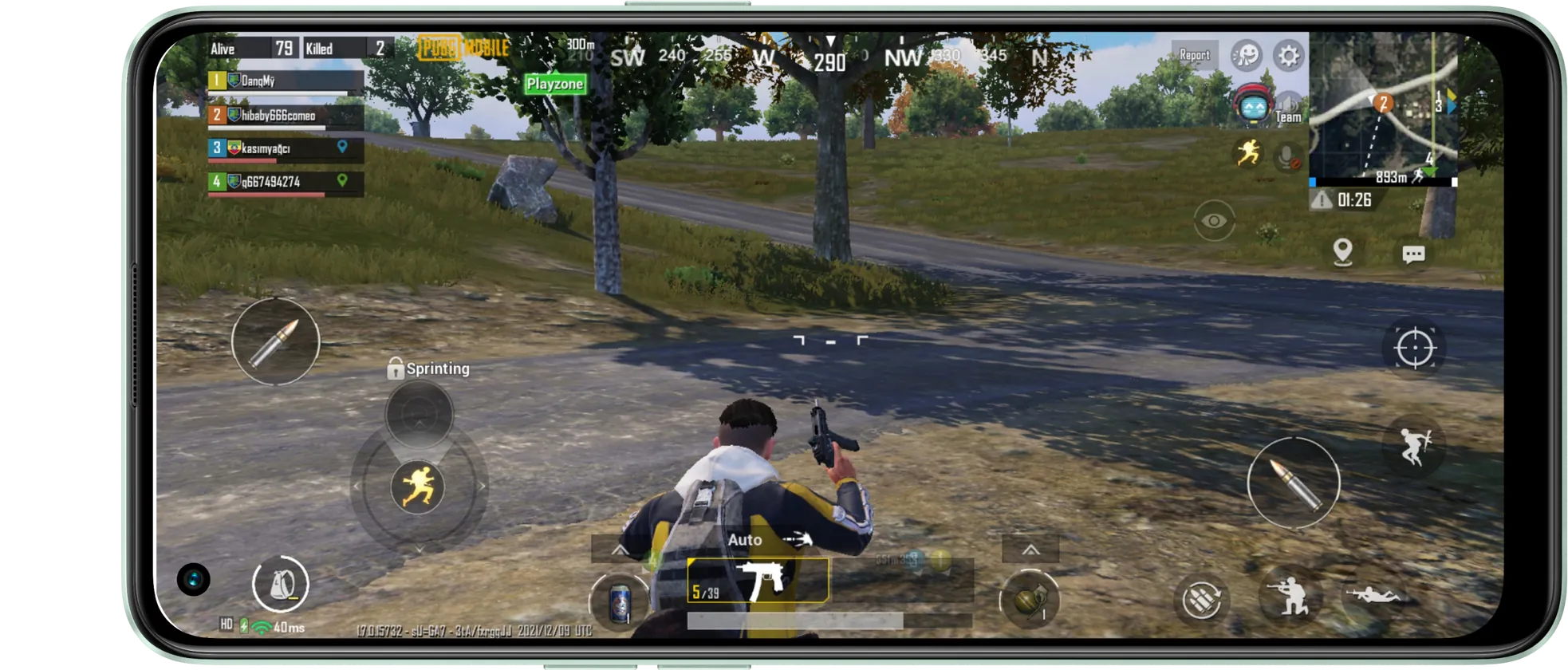Tap the jump button
Image resolution: width=1568 pixels, height=670 pixels.
coord(1415,447)
